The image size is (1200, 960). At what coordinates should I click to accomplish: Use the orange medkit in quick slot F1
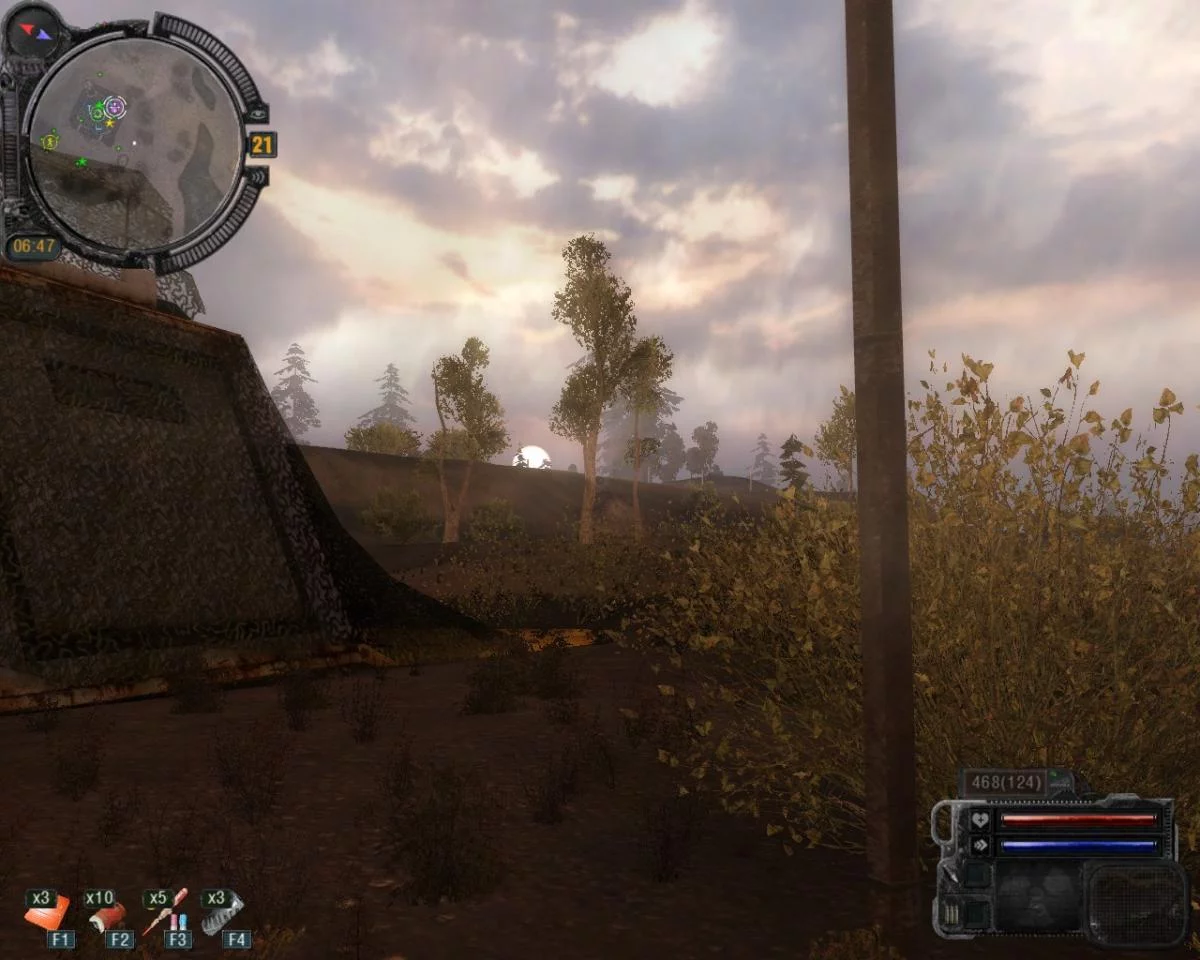(47, 912)
